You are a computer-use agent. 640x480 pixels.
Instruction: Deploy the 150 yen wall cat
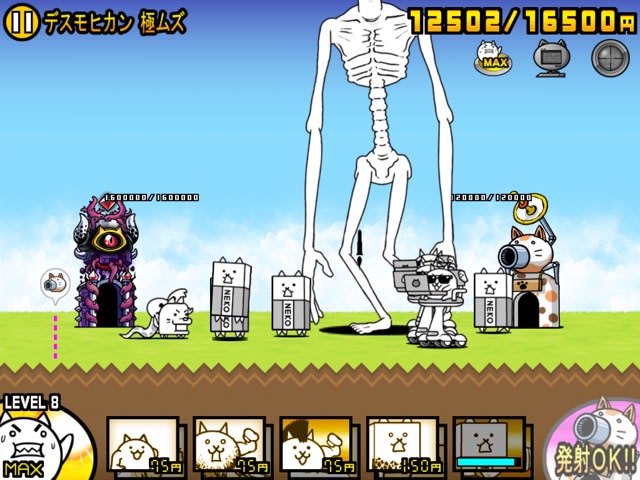click(x=402, y=445)
